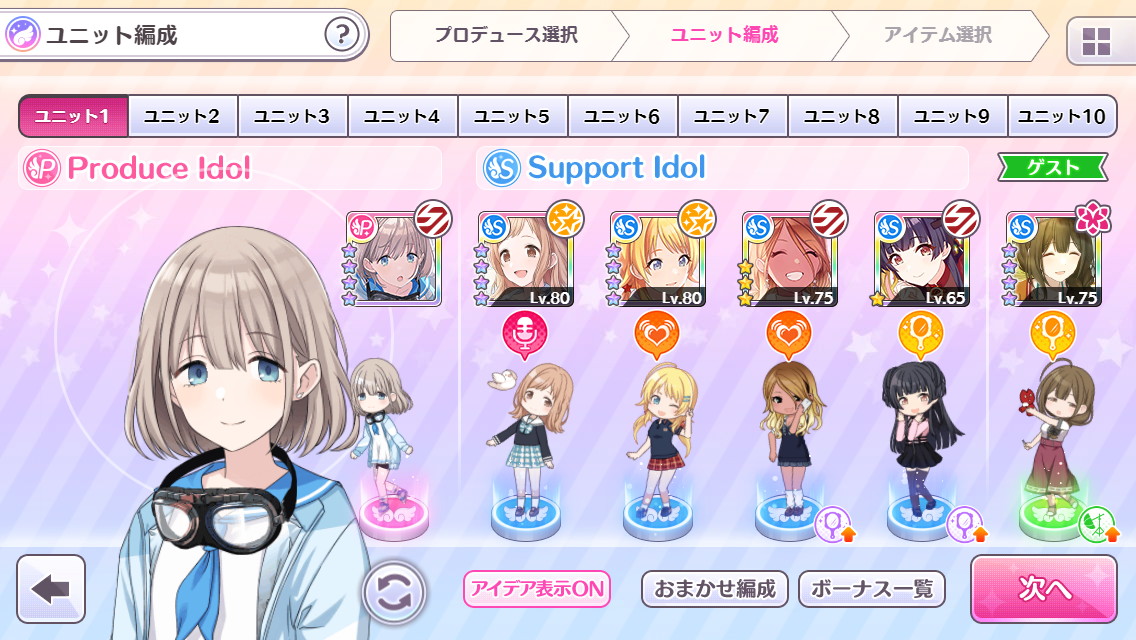Use the おまかせ編成 auto-formation button

[x=715, y=589]
